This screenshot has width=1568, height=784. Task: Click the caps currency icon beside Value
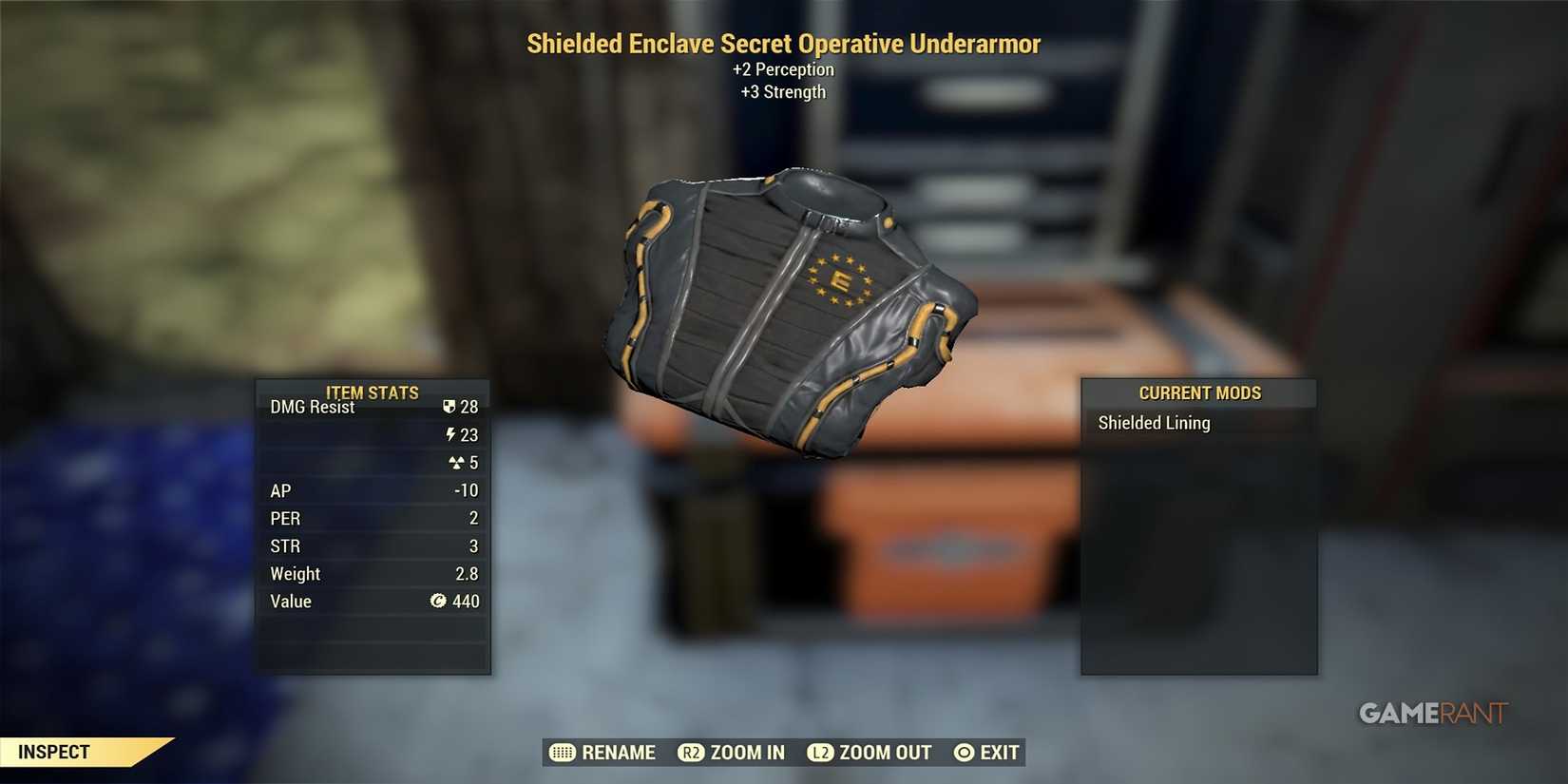pyautogui.click(x=438, y=601)
